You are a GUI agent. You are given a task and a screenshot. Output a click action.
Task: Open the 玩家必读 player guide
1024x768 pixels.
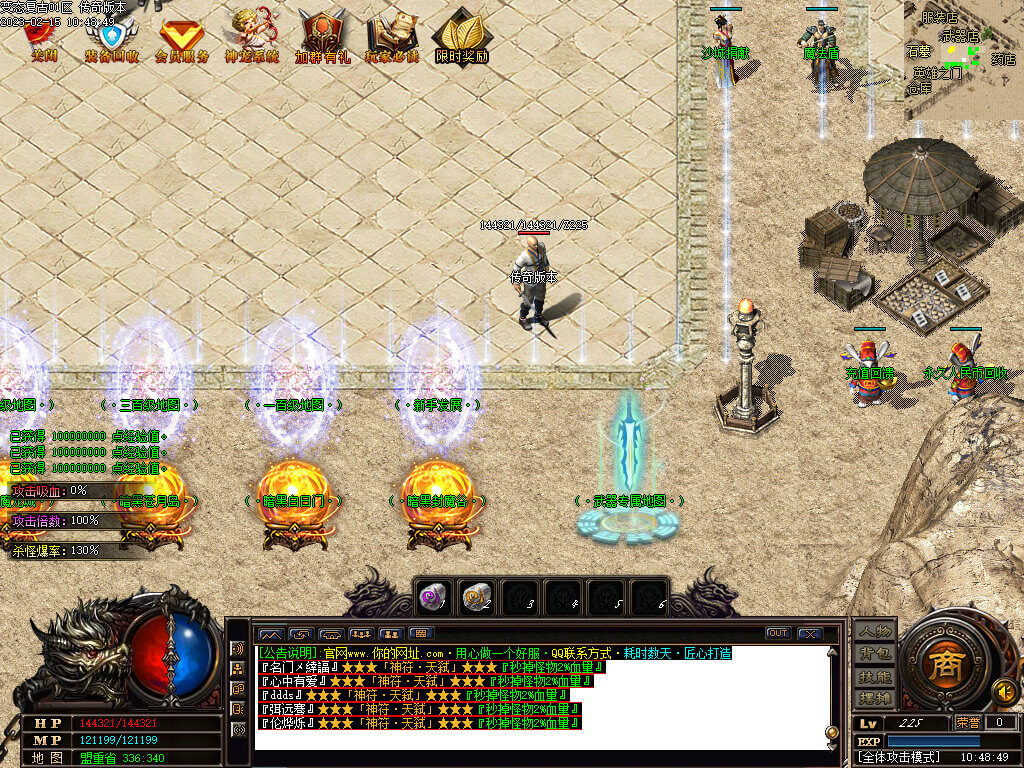click(392, 40)
